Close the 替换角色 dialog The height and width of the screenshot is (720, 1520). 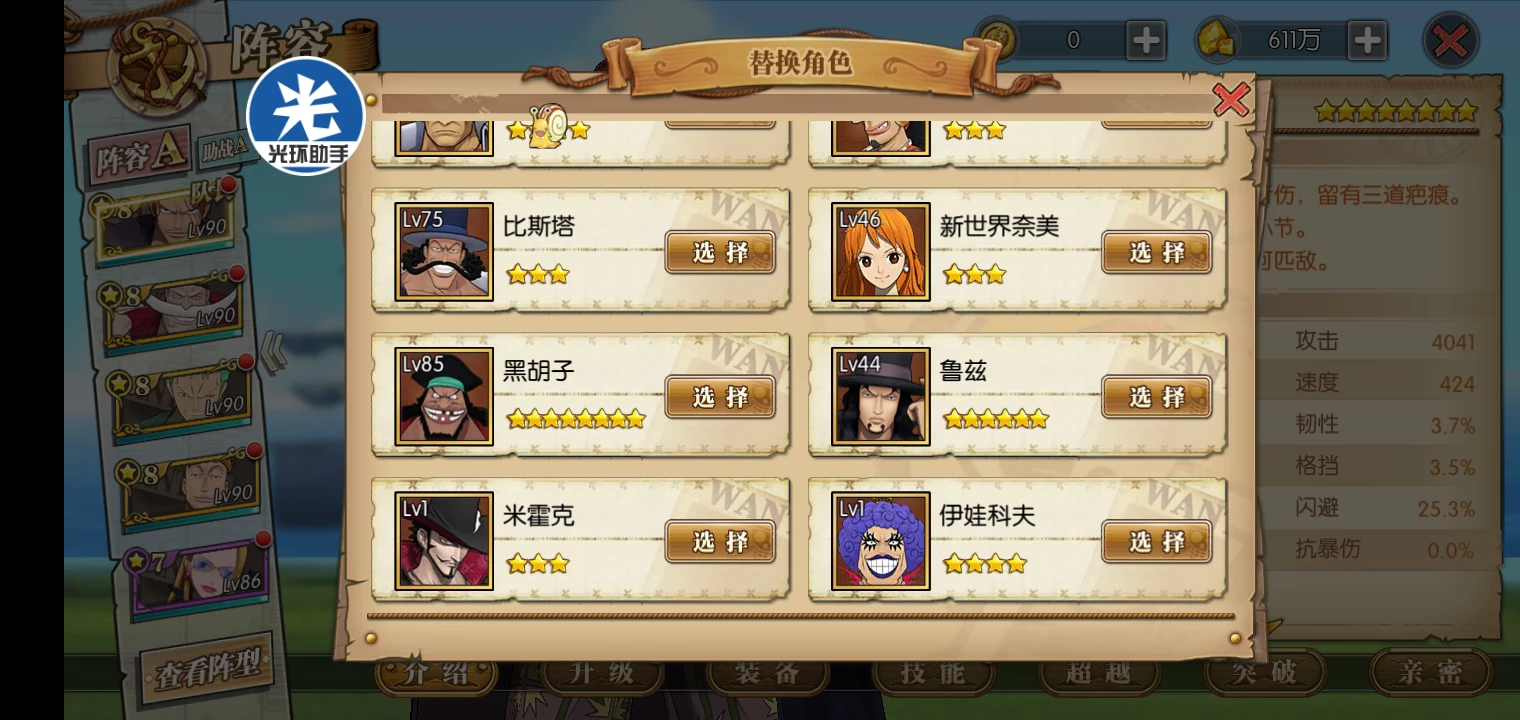(1231, 100)
